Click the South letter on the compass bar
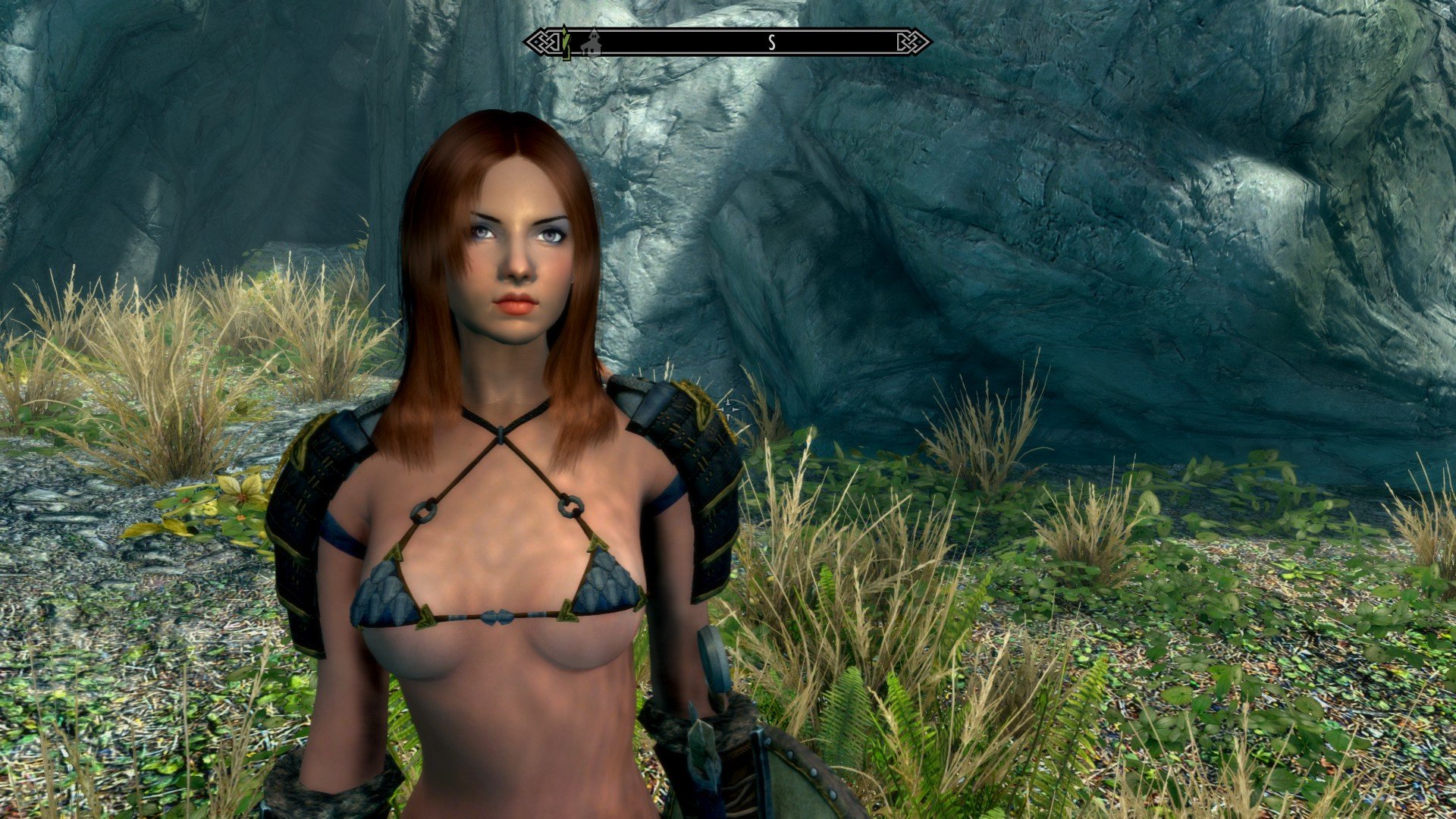This screenshot has height=819, width=1456. [x=772, y=42]
